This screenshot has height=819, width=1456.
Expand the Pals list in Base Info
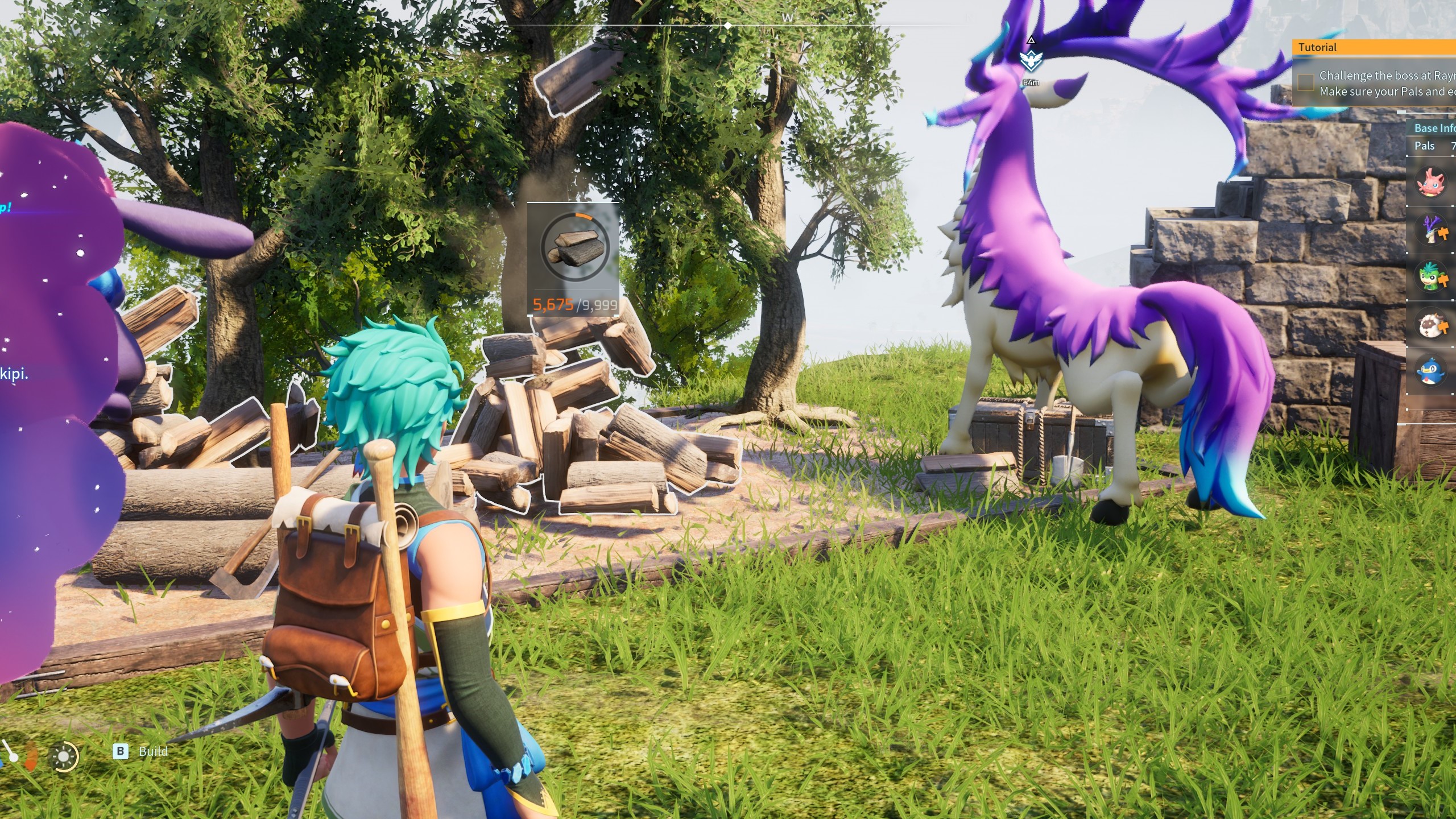point(1425,146)
